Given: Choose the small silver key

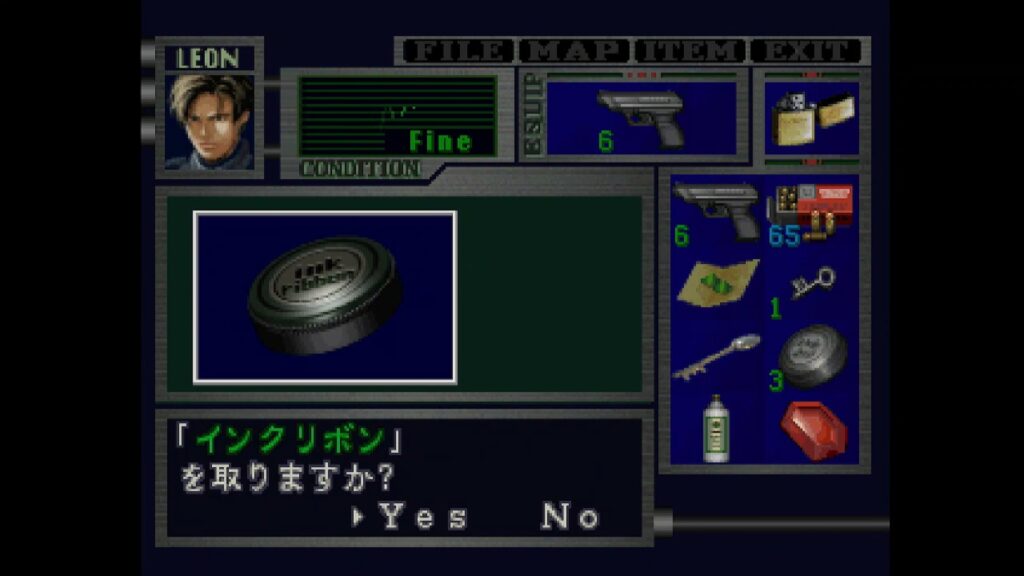Looking at the screenshot, I should [x=811, y=285].
